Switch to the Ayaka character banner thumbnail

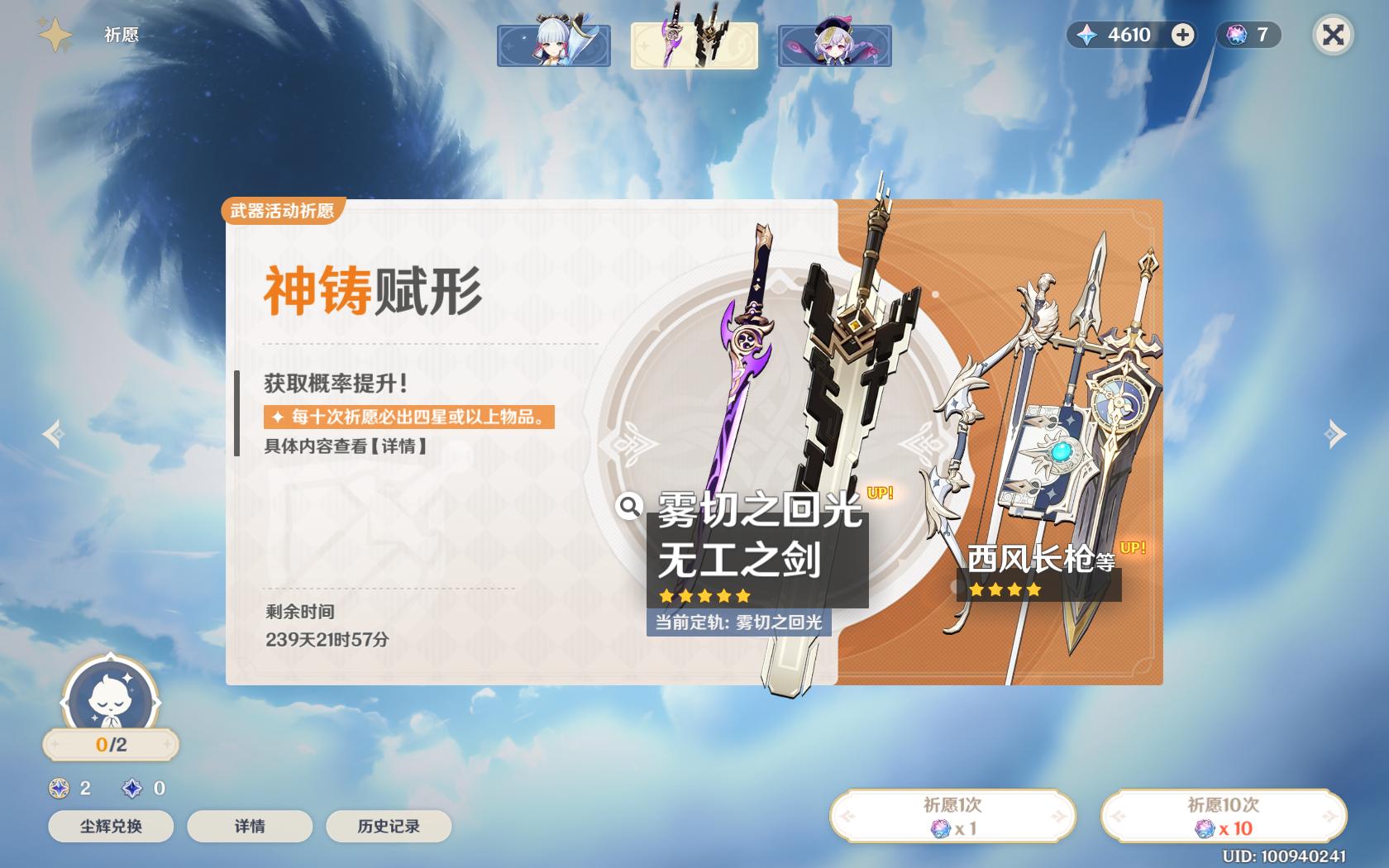(x=555, y=46)
